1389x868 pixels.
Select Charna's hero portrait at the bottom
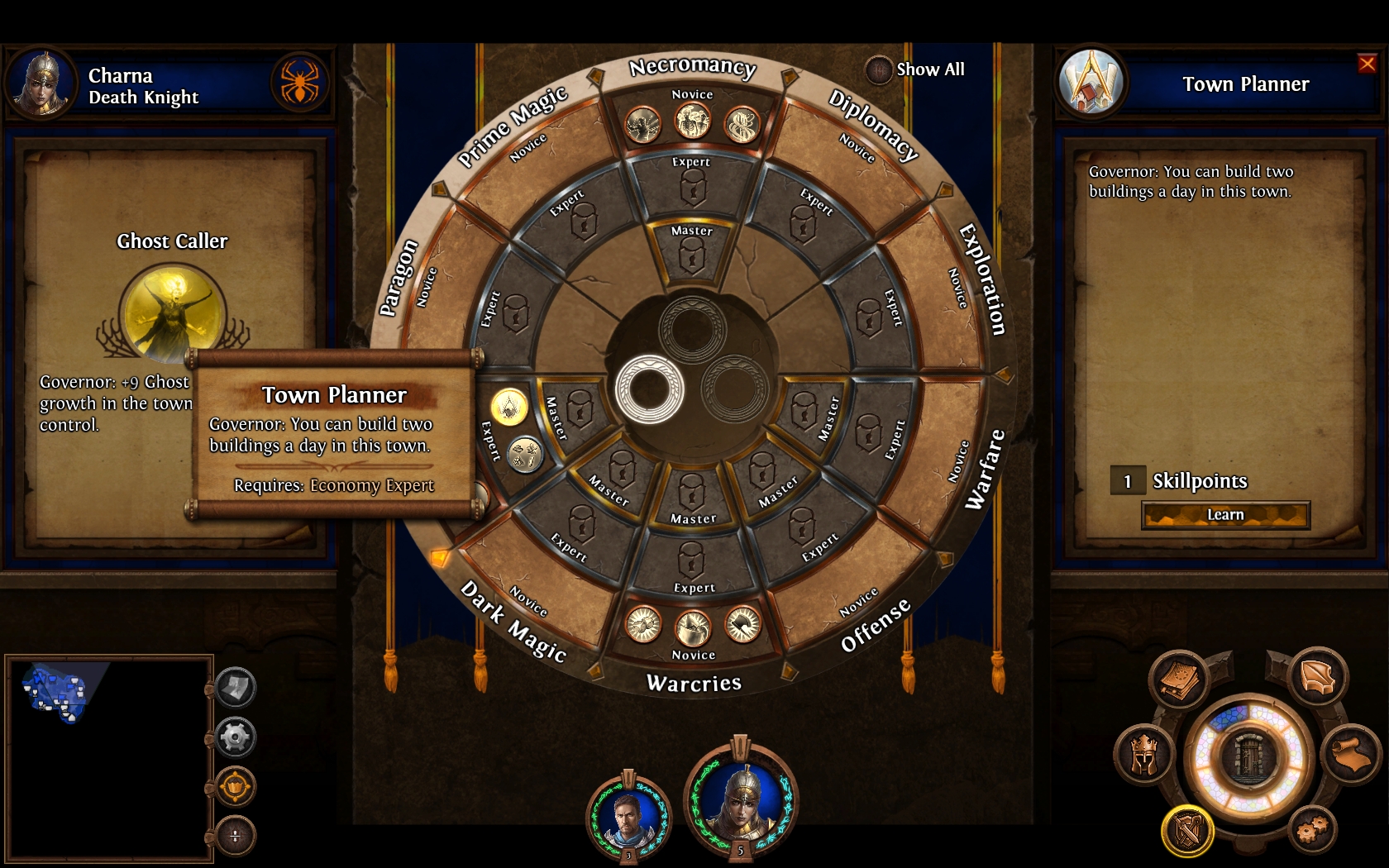742,799
